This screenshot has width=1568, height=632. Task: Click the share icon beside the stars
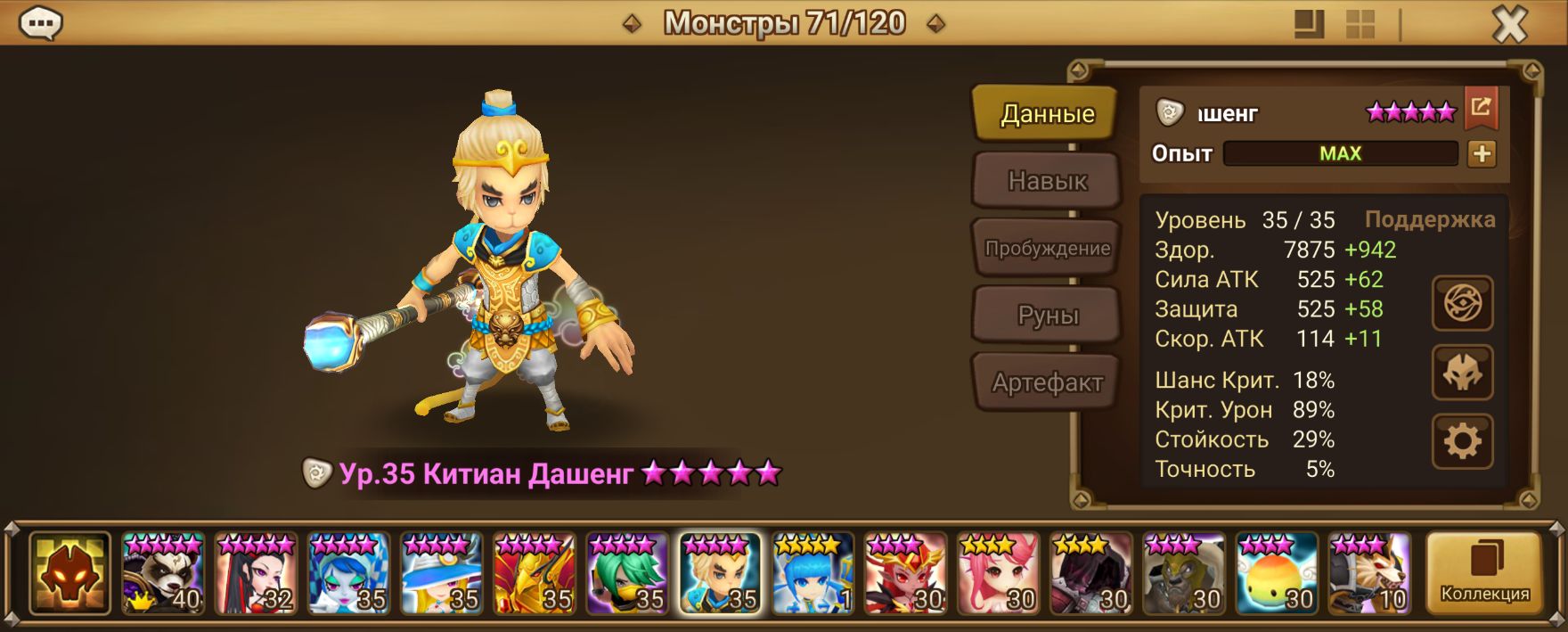coord(1481,108)
